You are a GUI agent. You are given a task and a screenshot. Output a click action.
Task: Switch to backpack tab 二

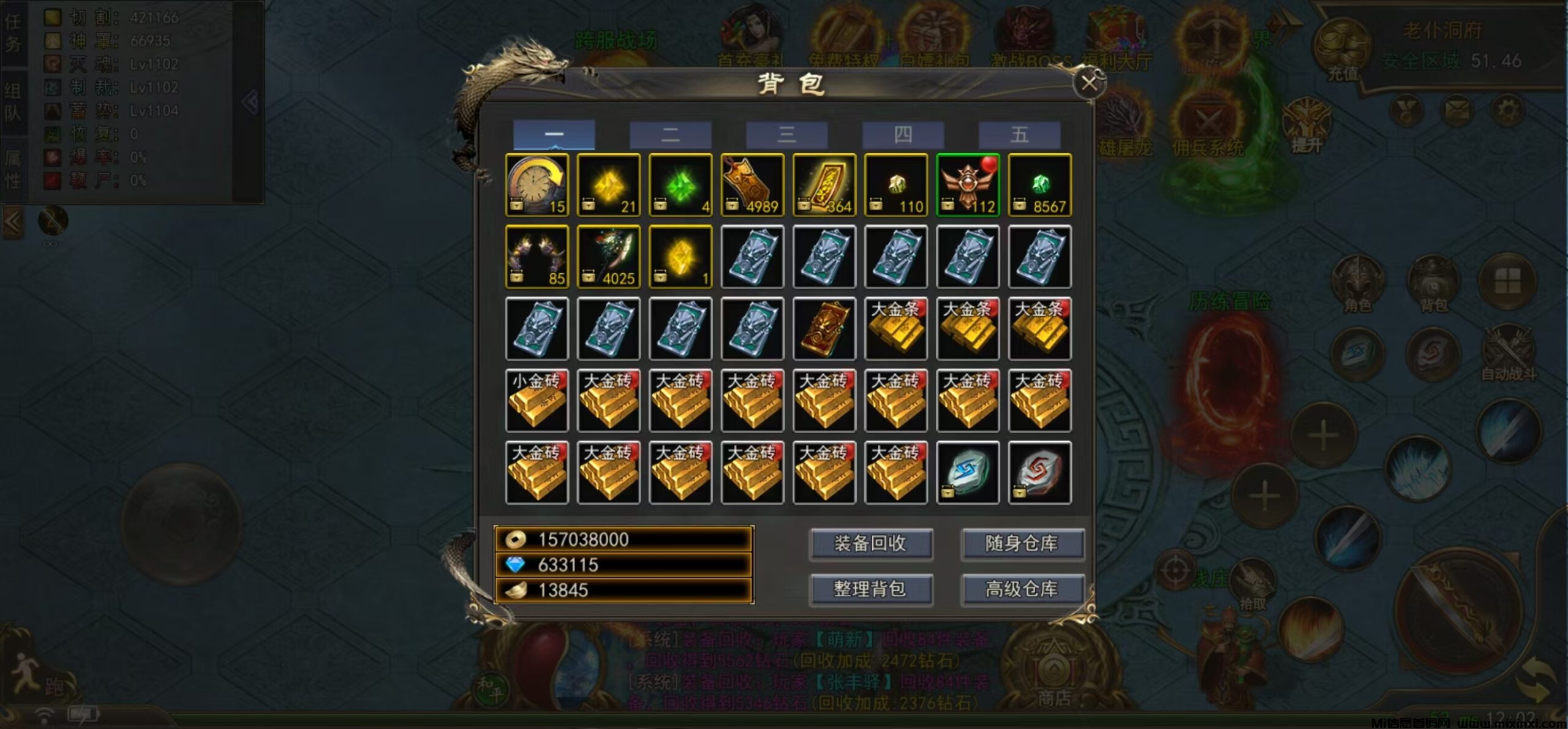(x=671, y=135)
